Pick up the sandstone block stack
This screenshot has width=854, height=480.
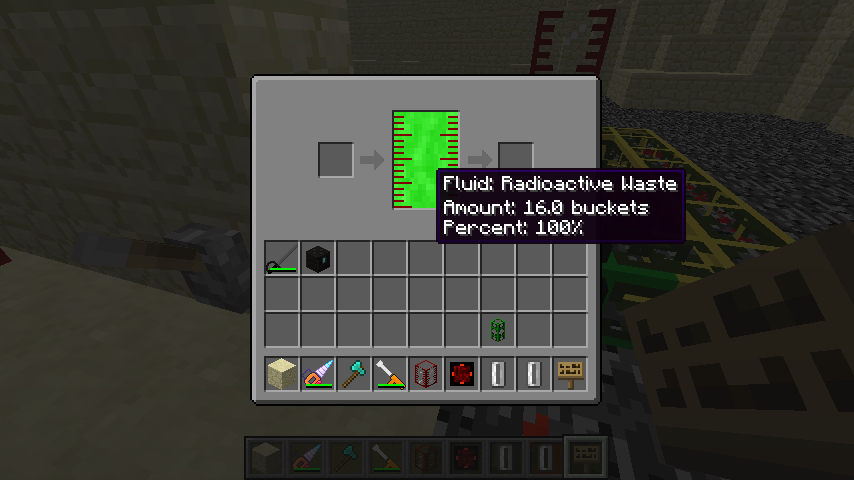282,374
